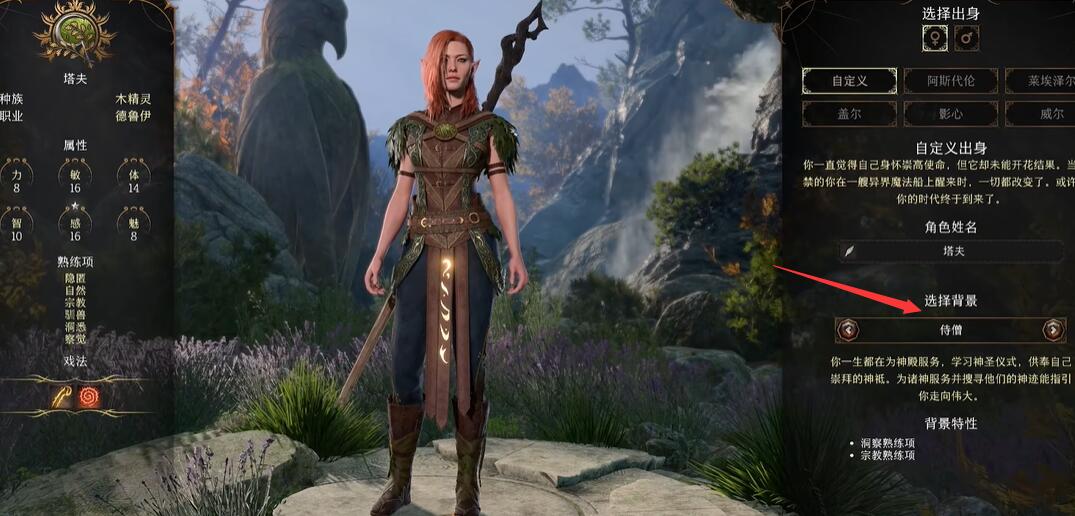
Task: Select 盖尔 as the origin
Action: point(850,113)
